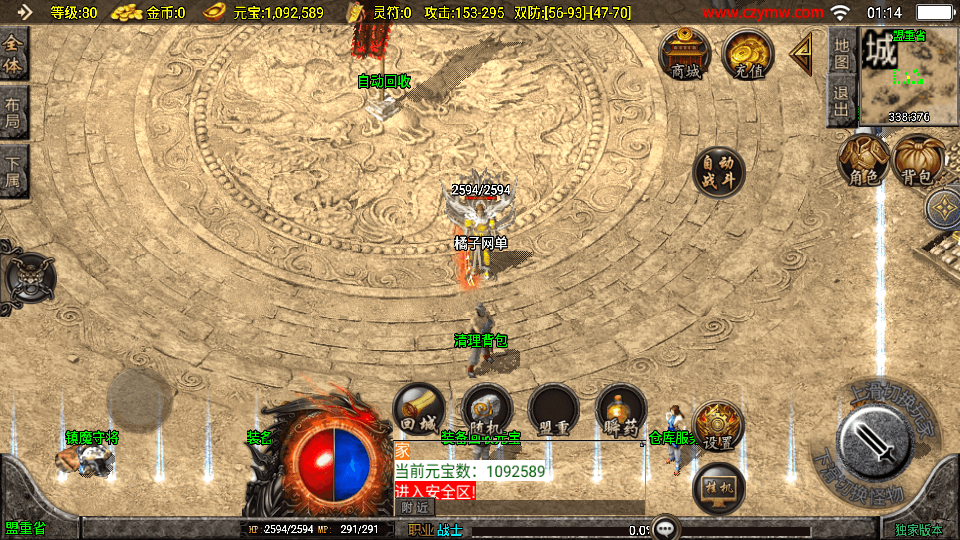Tap the skull emblem button
The width and height of the screenshot is (960, 540).
(29, 277)
